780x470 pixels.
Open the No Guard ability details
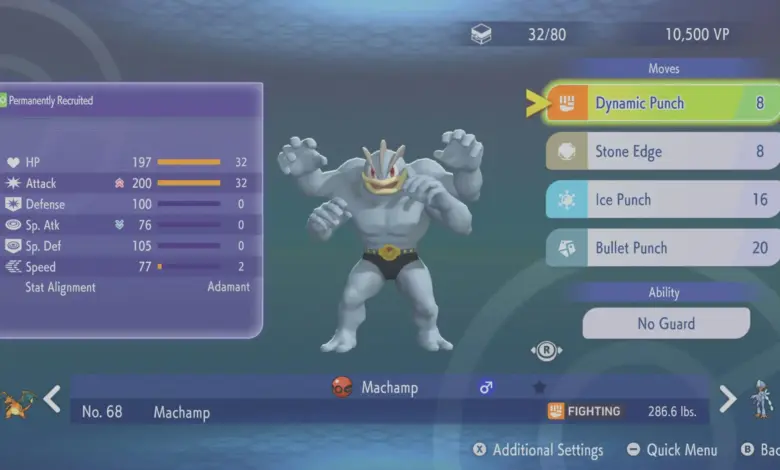[x=666, y=323]
